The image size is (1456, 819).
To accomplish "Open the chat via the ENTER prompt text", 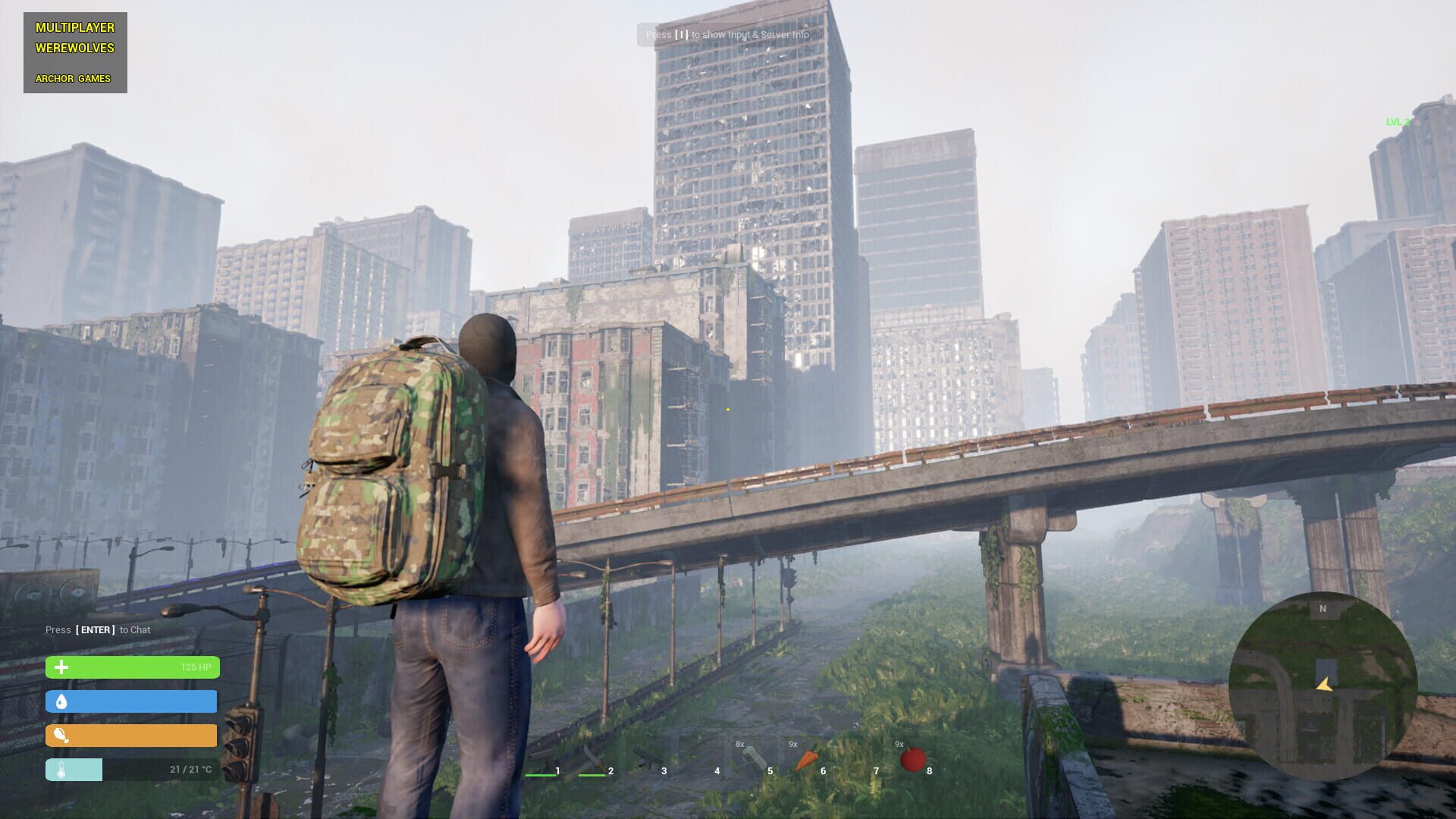I will (97, 629).
